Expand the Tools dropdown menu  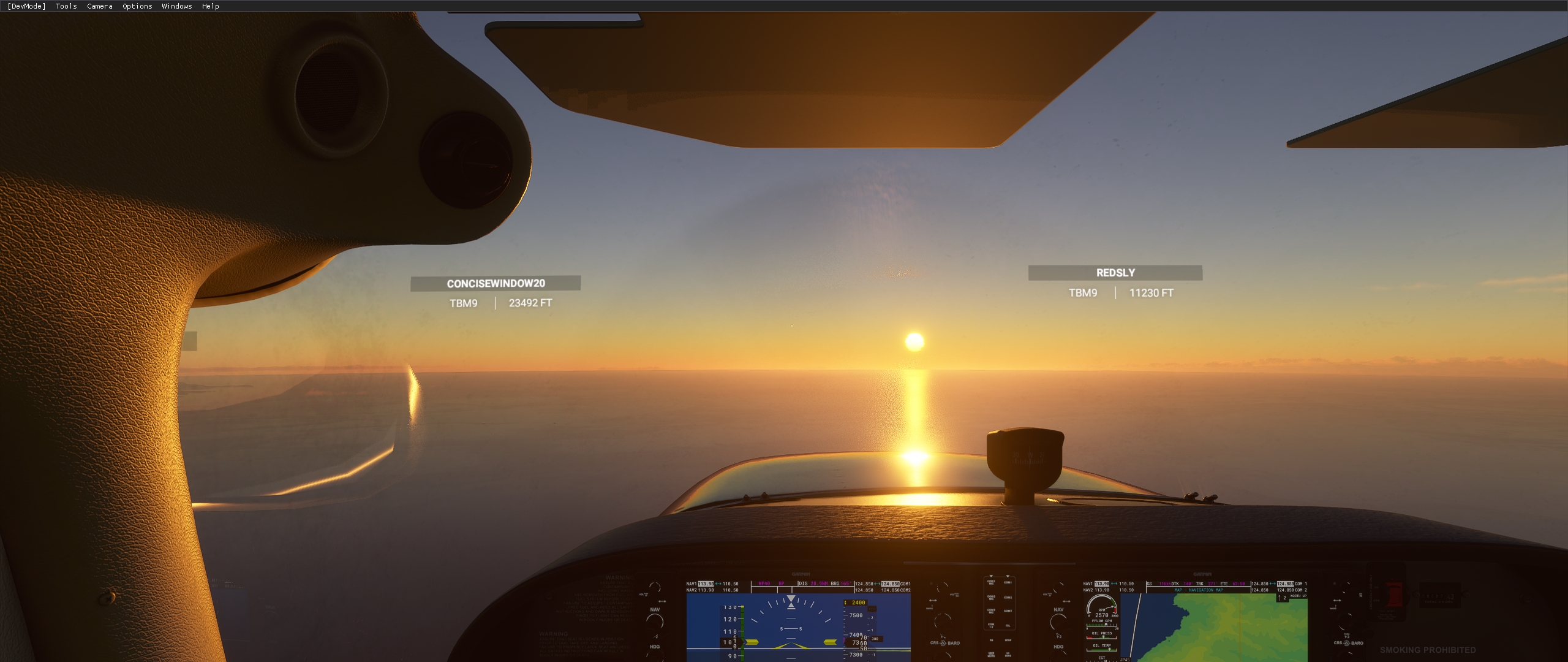click(65, 6)
